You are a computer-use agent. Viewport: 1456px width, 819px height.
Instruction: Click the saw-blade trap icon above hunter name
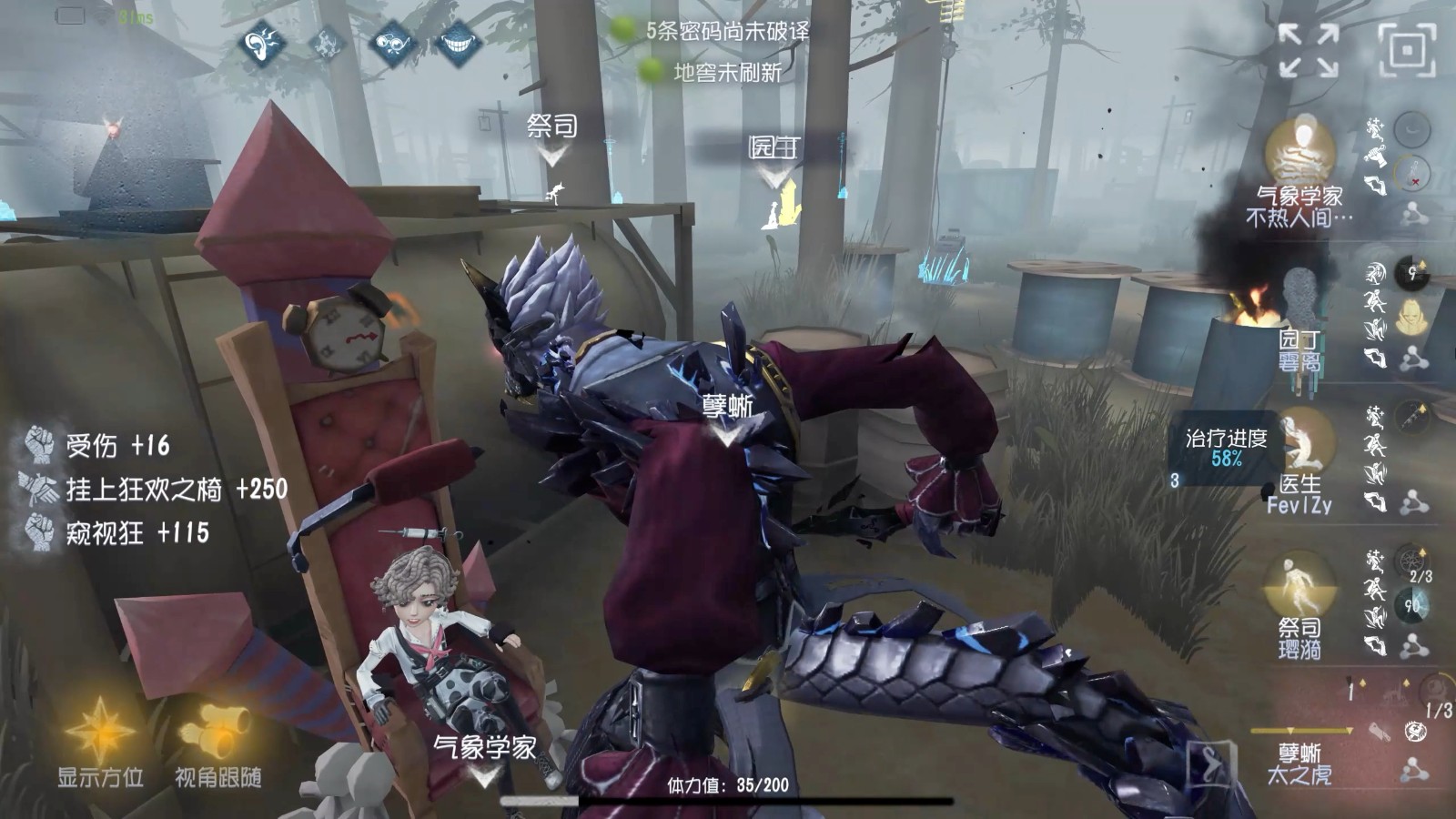point(1414,730)
